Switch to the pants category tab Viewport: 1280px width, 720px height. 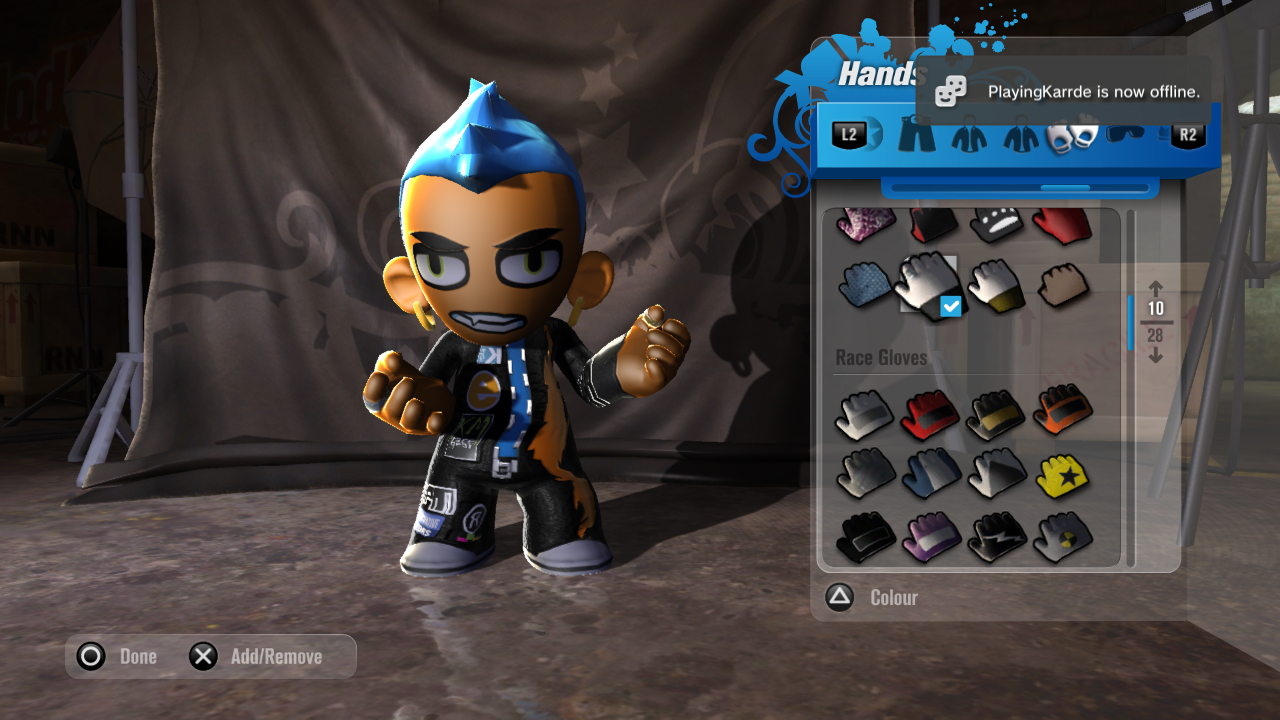tap(916, 135)
